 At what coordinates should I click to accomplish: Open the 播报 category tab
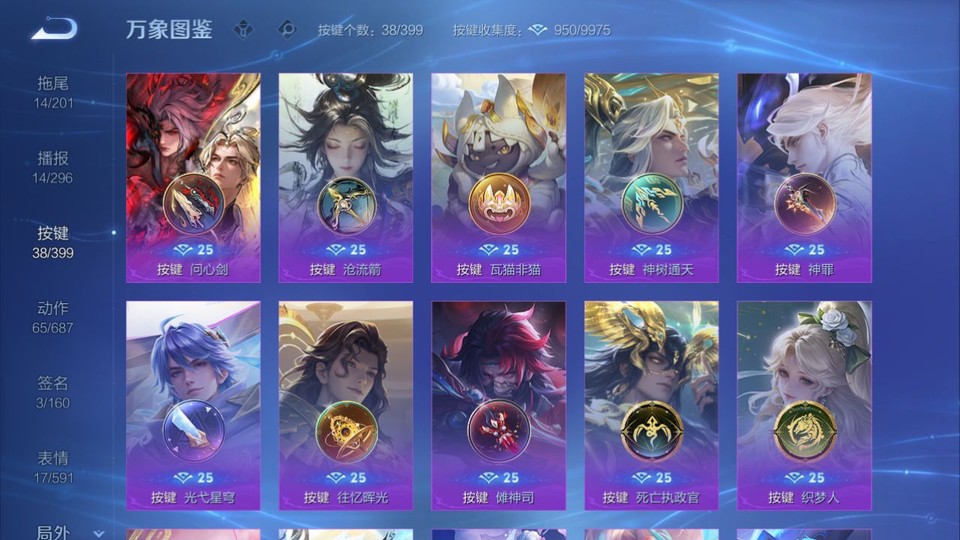53,166
